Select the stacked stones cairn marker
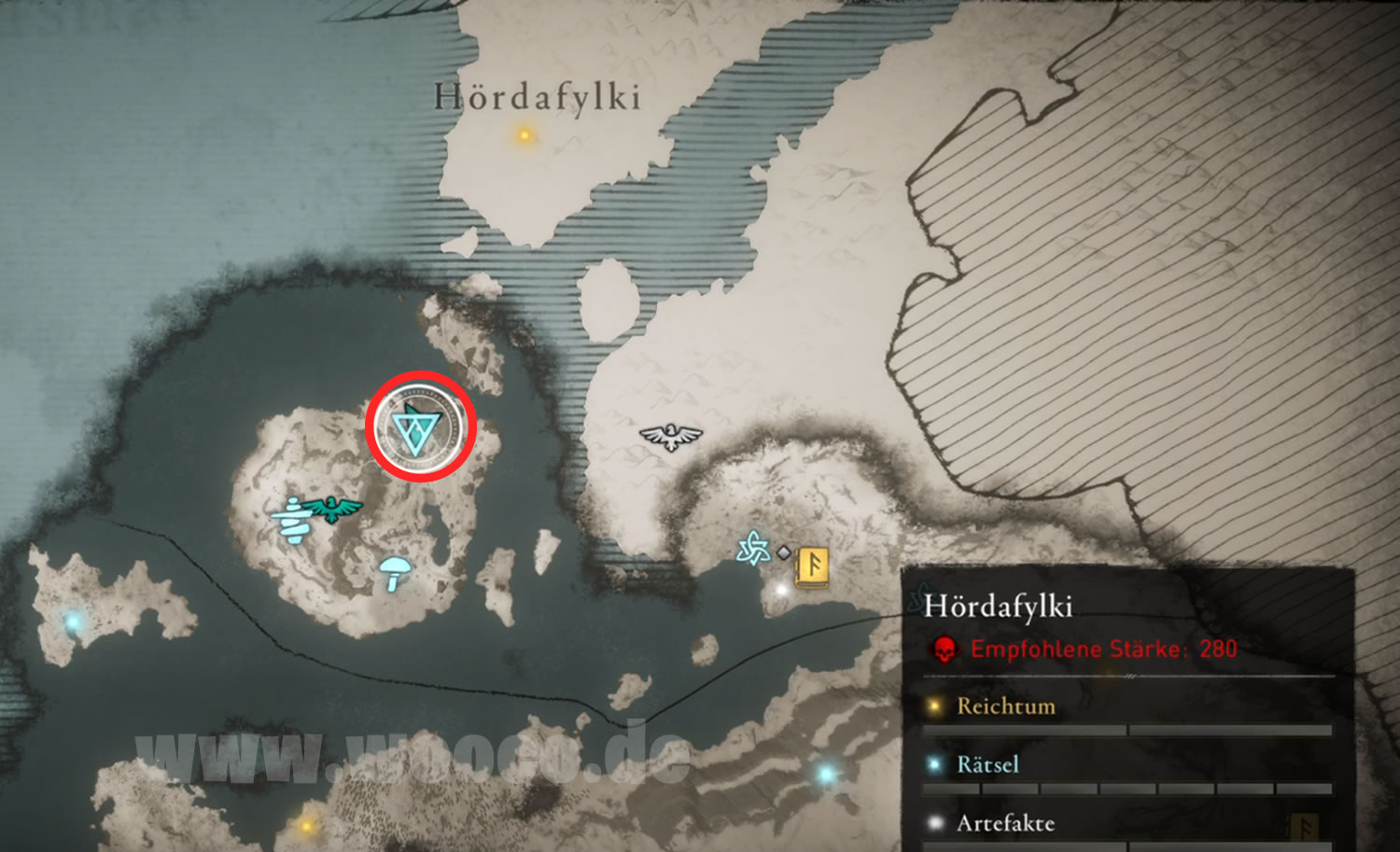This screenshot has width=1400, height=852. coord(293,521)
